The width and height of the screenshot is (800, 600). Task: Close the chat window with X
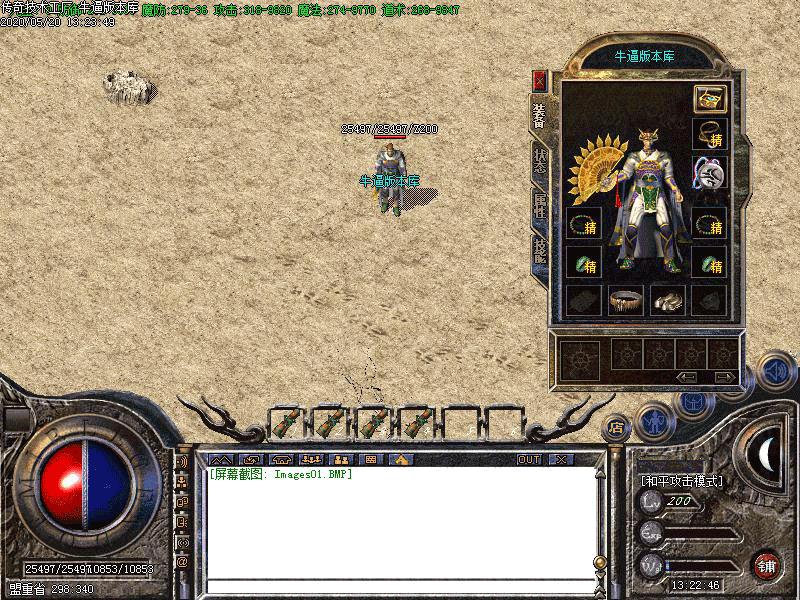pyautogui.click(x=560, y=459)
